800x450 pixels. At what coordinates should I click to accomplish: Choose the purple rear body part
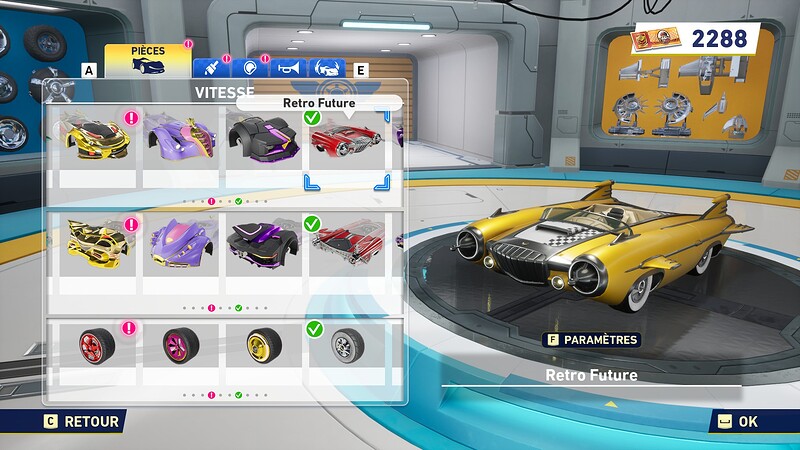[x=181, y=240]
